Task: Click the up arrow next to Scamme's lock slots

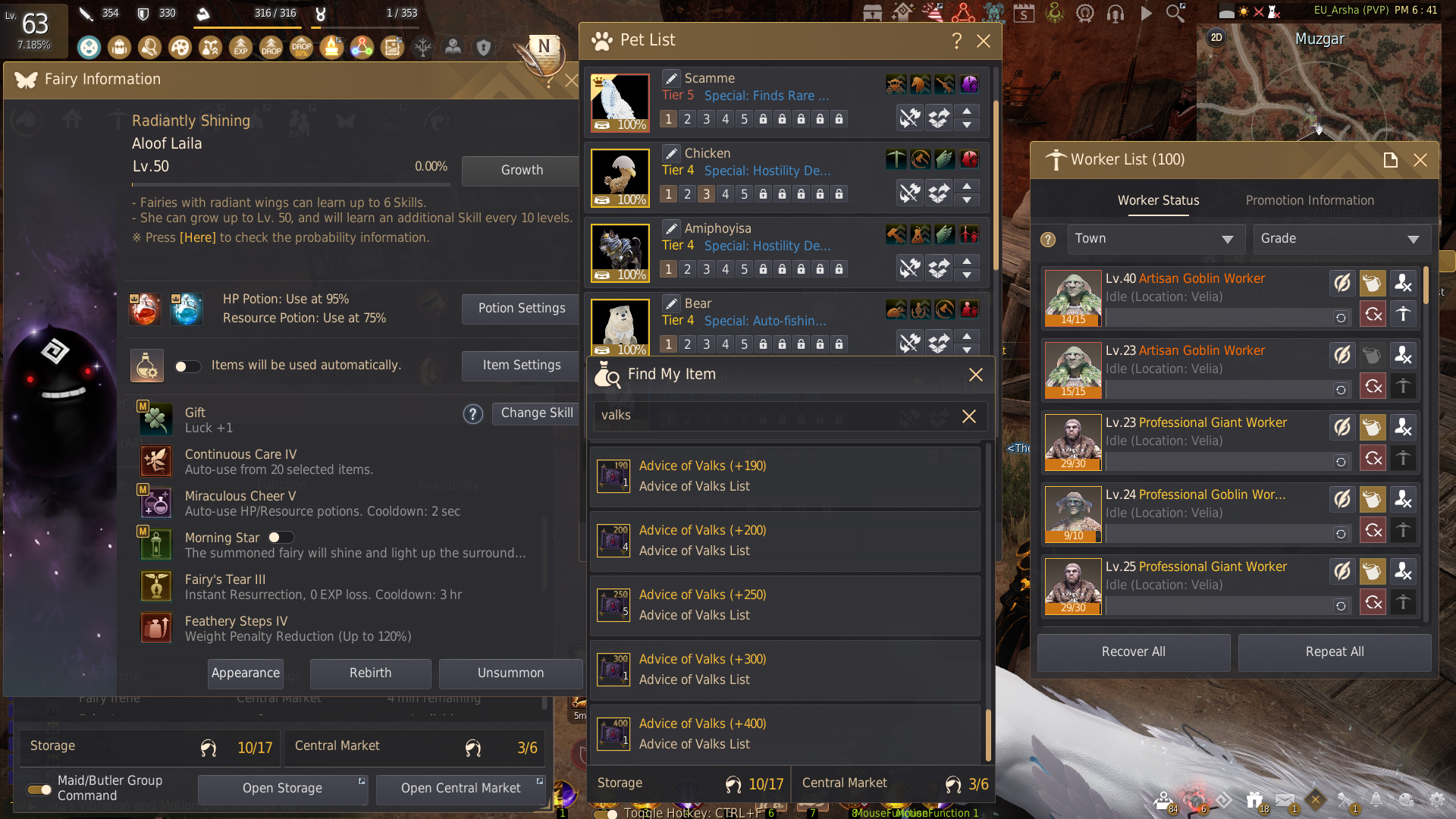Action: [x=968, y=113]
